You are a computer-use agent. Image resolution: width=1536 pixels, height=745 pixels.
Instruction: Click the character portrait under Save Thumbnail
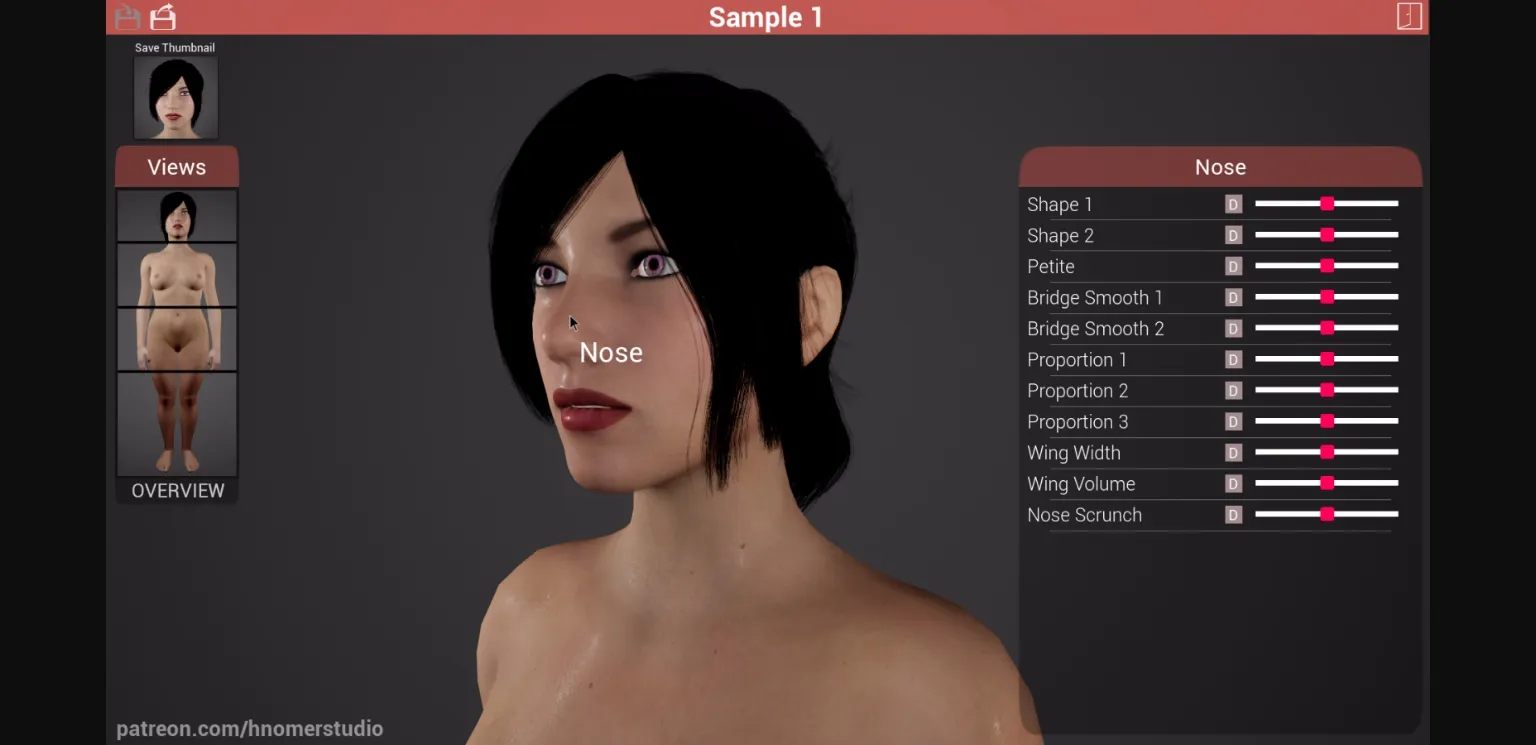click(x=176, y=96)
